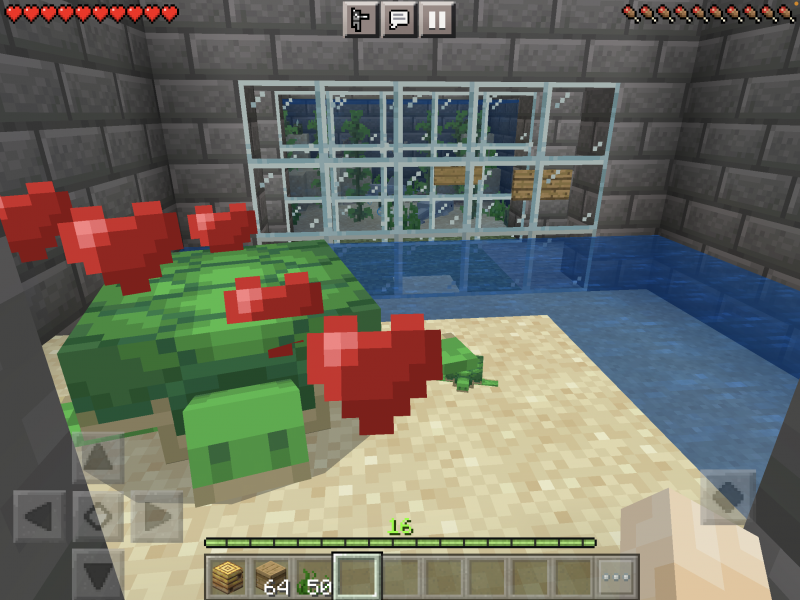
Task: Pause the game
Action: (437, 19)
